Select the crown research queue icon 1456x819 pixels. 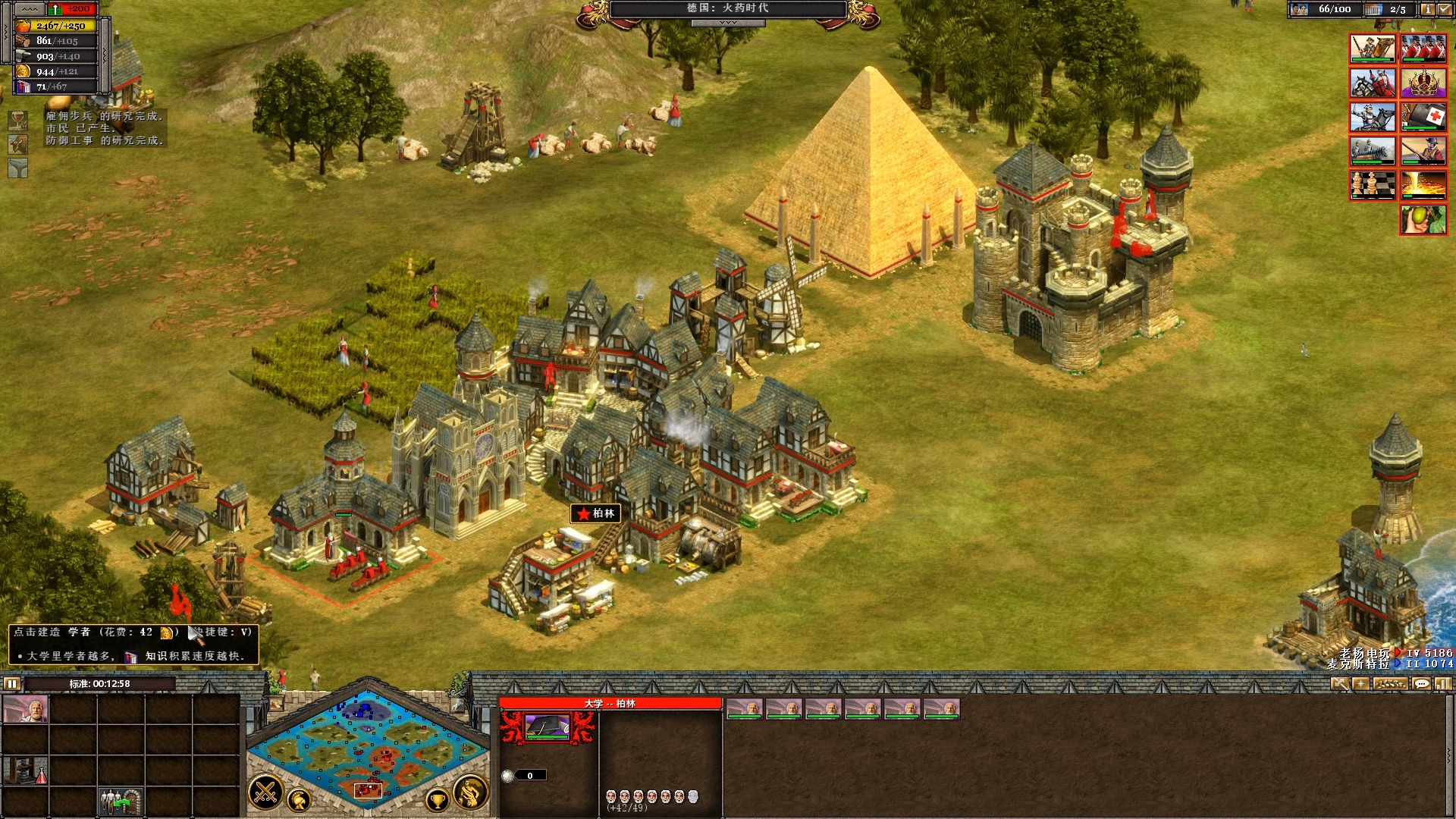1423,82
